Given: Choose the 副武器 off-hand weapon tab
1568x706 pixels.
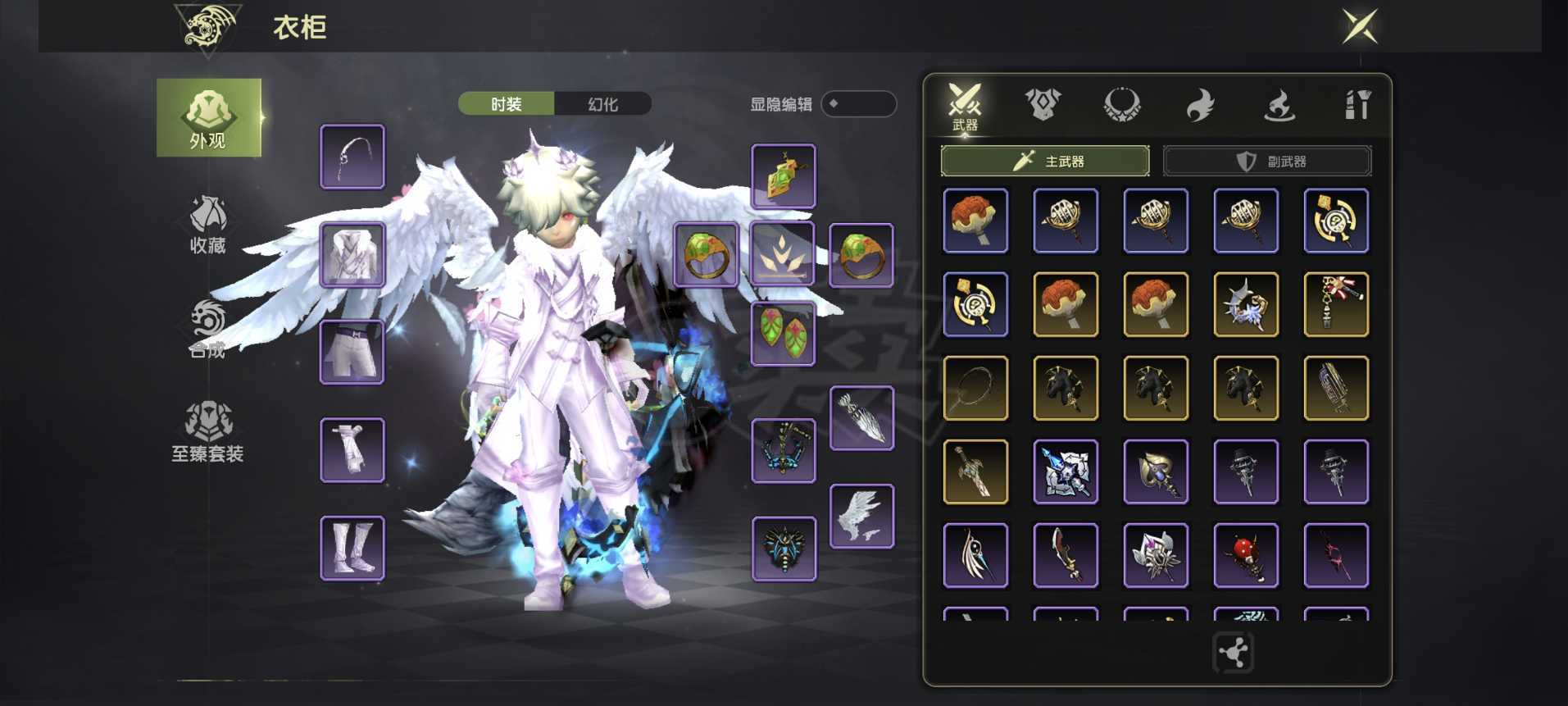Looking at the screenshot, I should [1267, 161].
